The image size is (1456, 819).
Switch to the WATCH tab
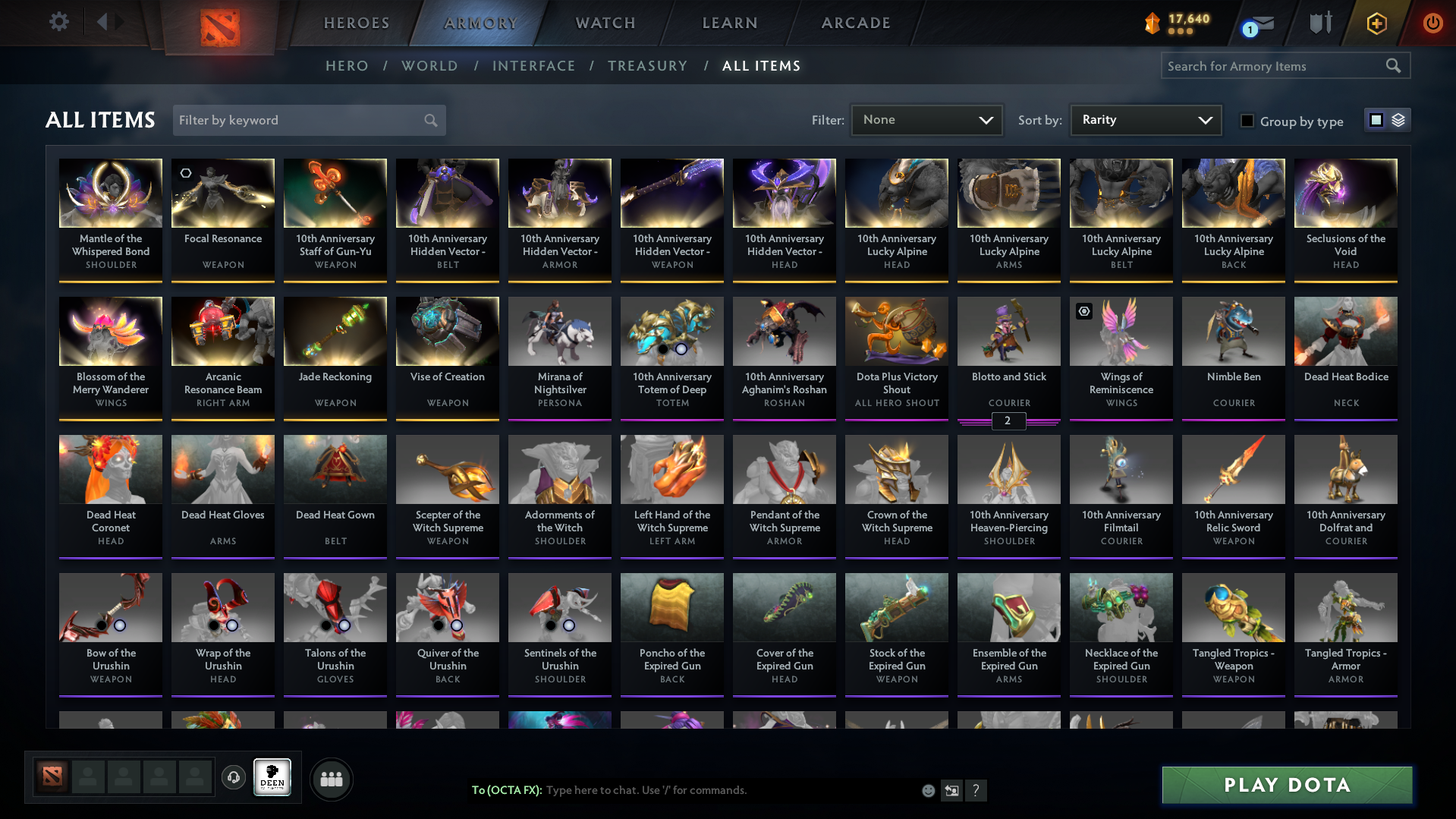(605, 23)
